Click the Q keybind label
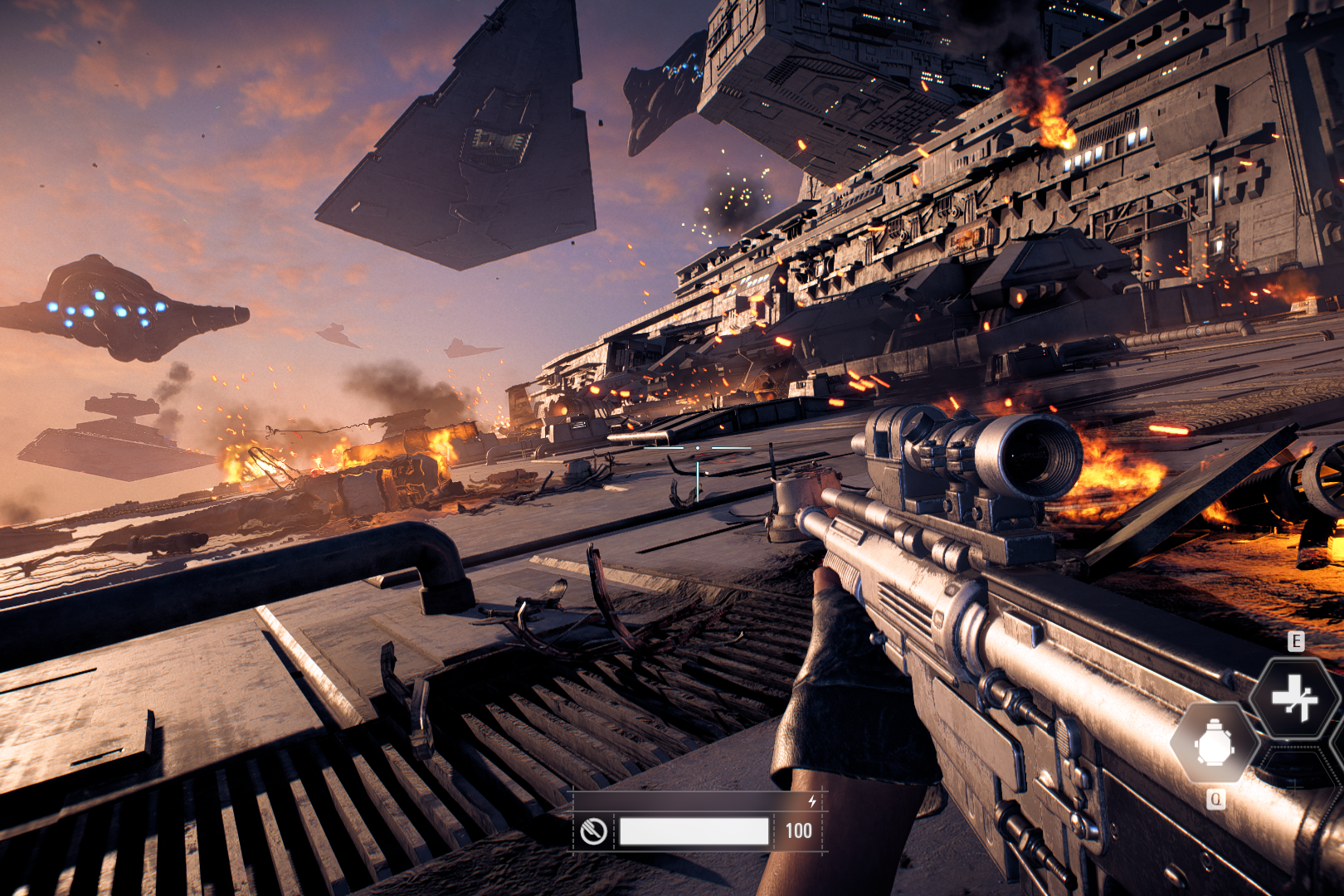Viewport: 1344px width, 896px height. 1216,798
